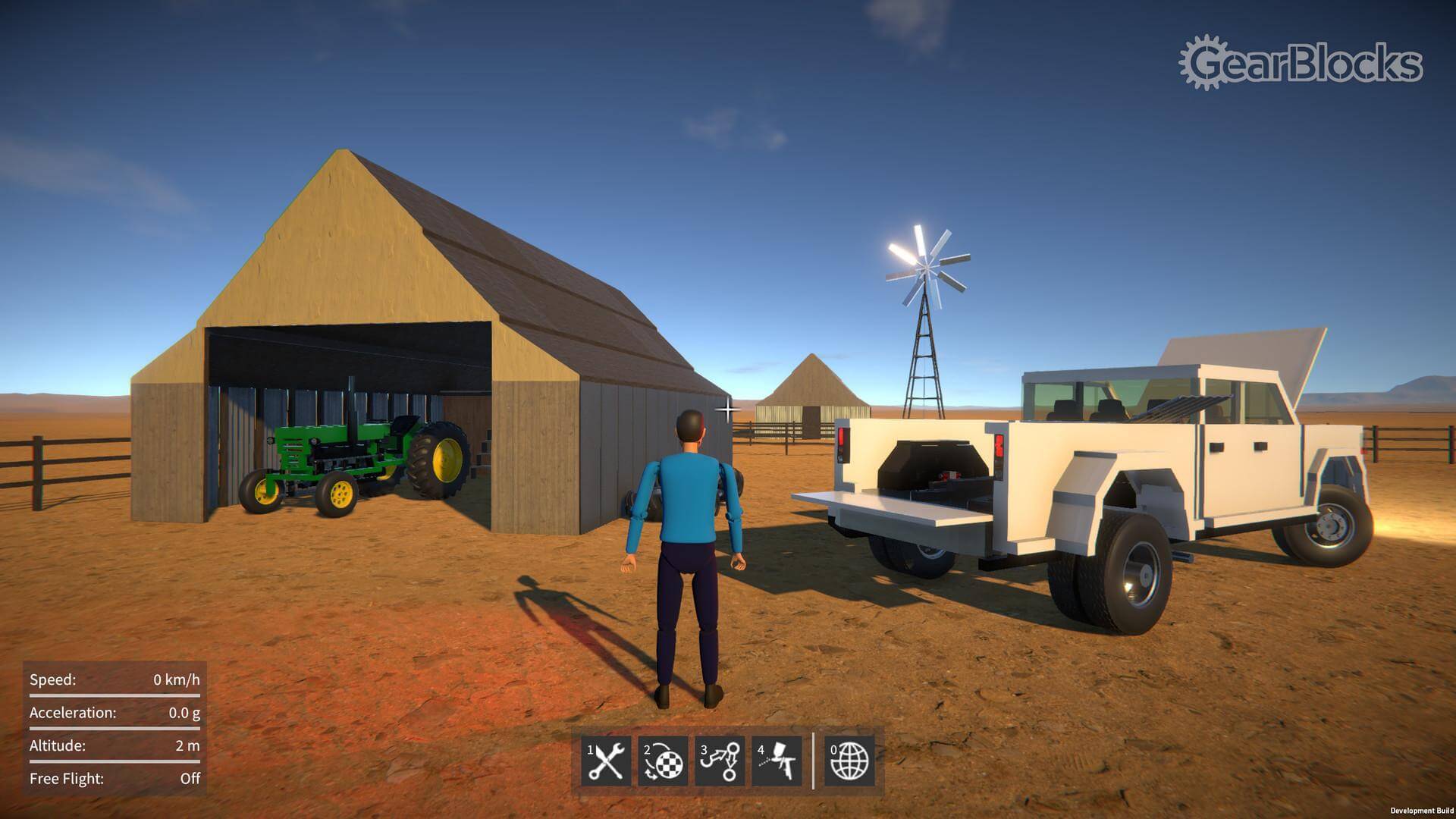This screenshot has height=819, width=1456.
Task: Choose the checkered ball material tool
Action: coord(663,761)
